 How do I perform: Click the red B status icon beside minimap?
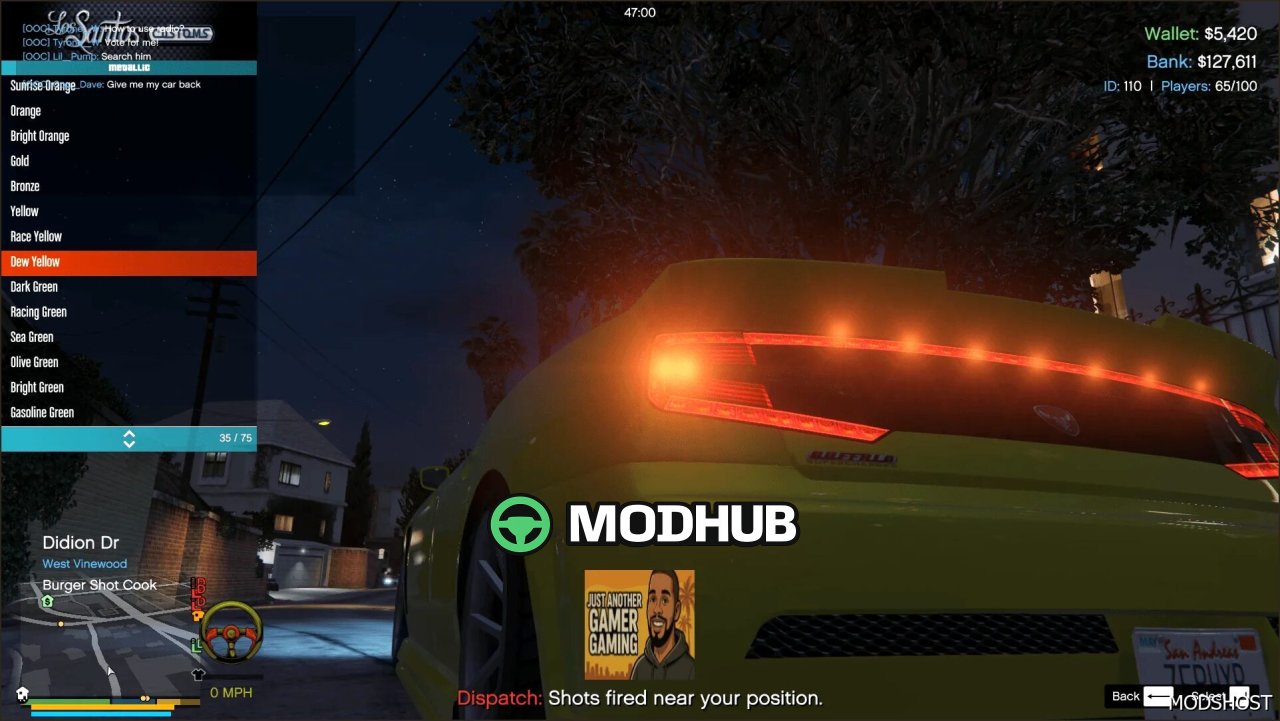tap(197, 585)
